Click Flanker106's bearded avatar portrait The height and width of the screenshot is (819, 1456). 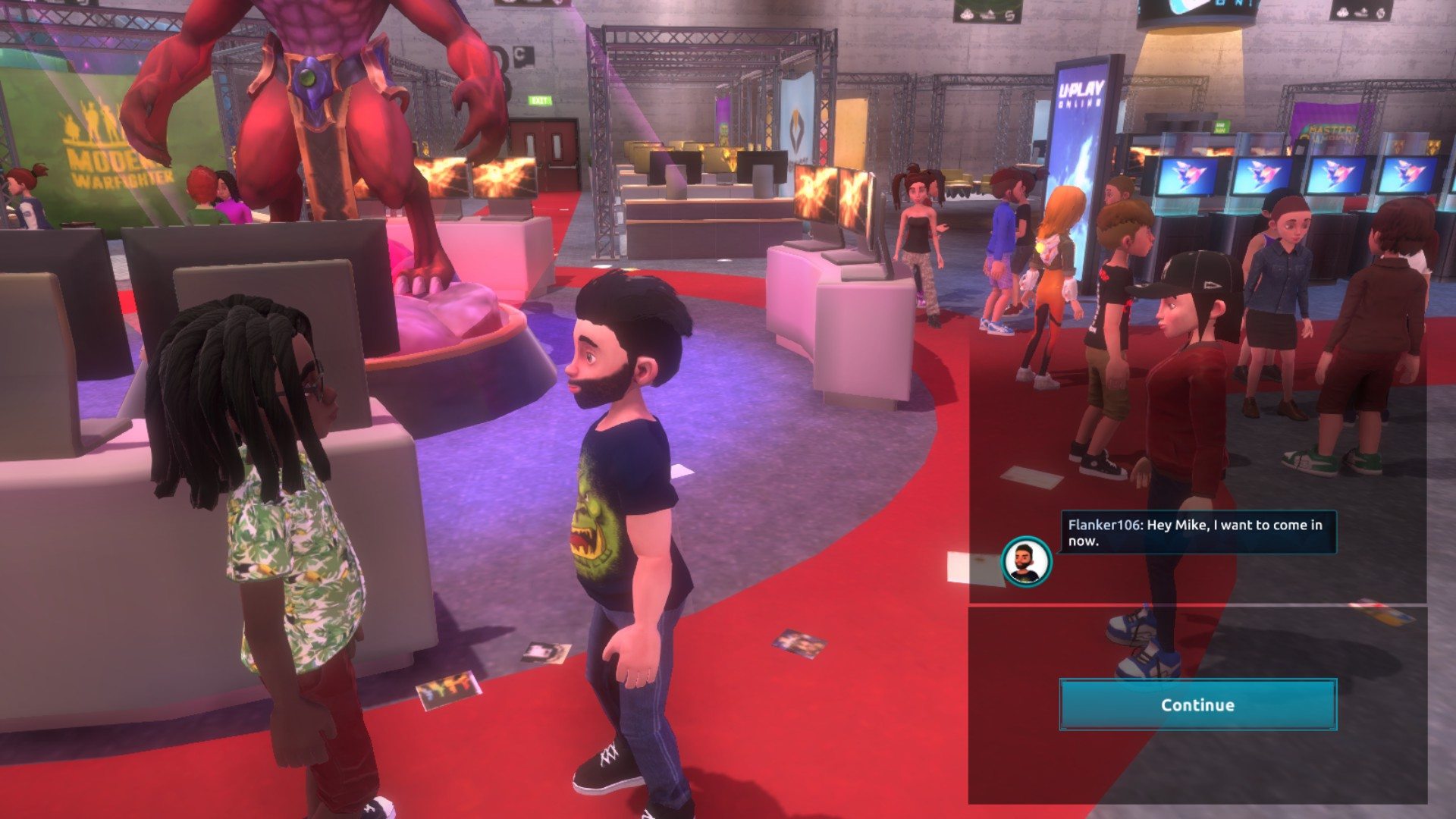pyautogui.click(x=1026, y=562)
